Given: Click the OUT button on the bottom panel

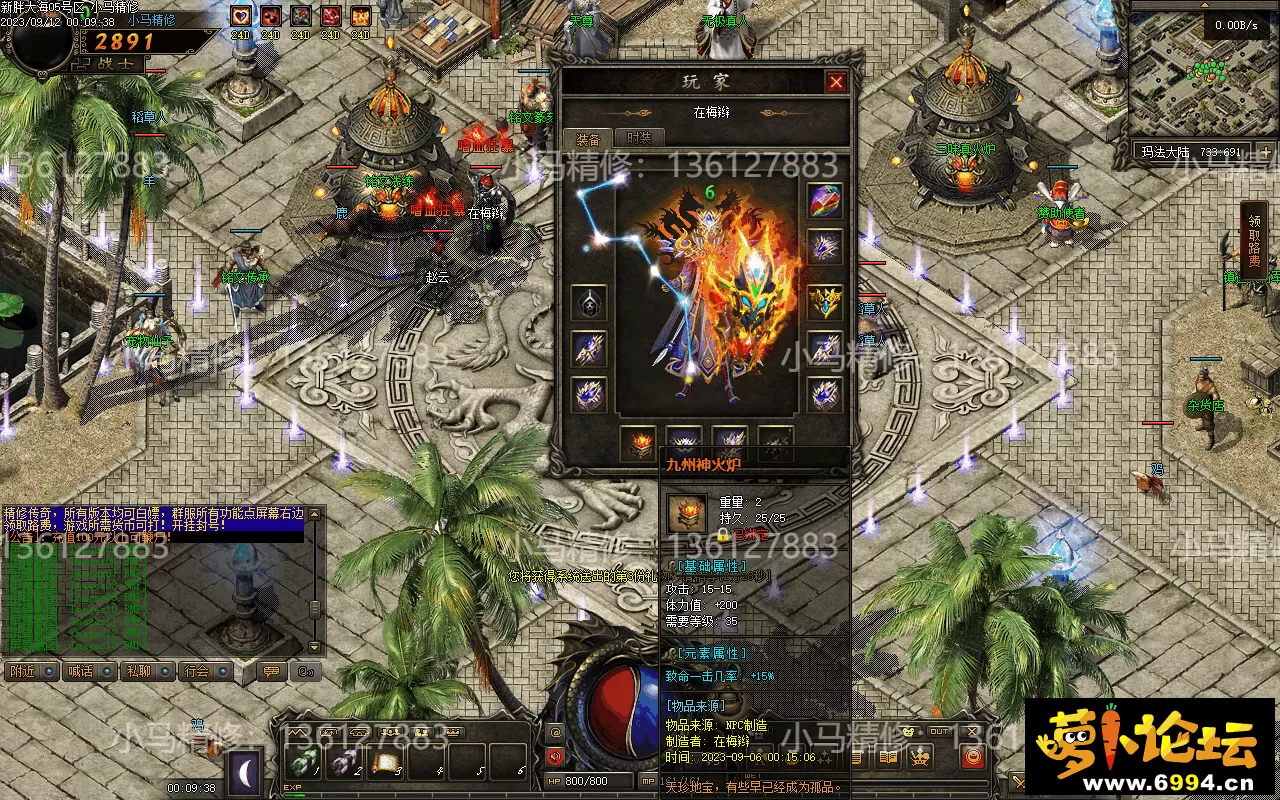Looking at the screenshot, I should click(x=939, y=732).
